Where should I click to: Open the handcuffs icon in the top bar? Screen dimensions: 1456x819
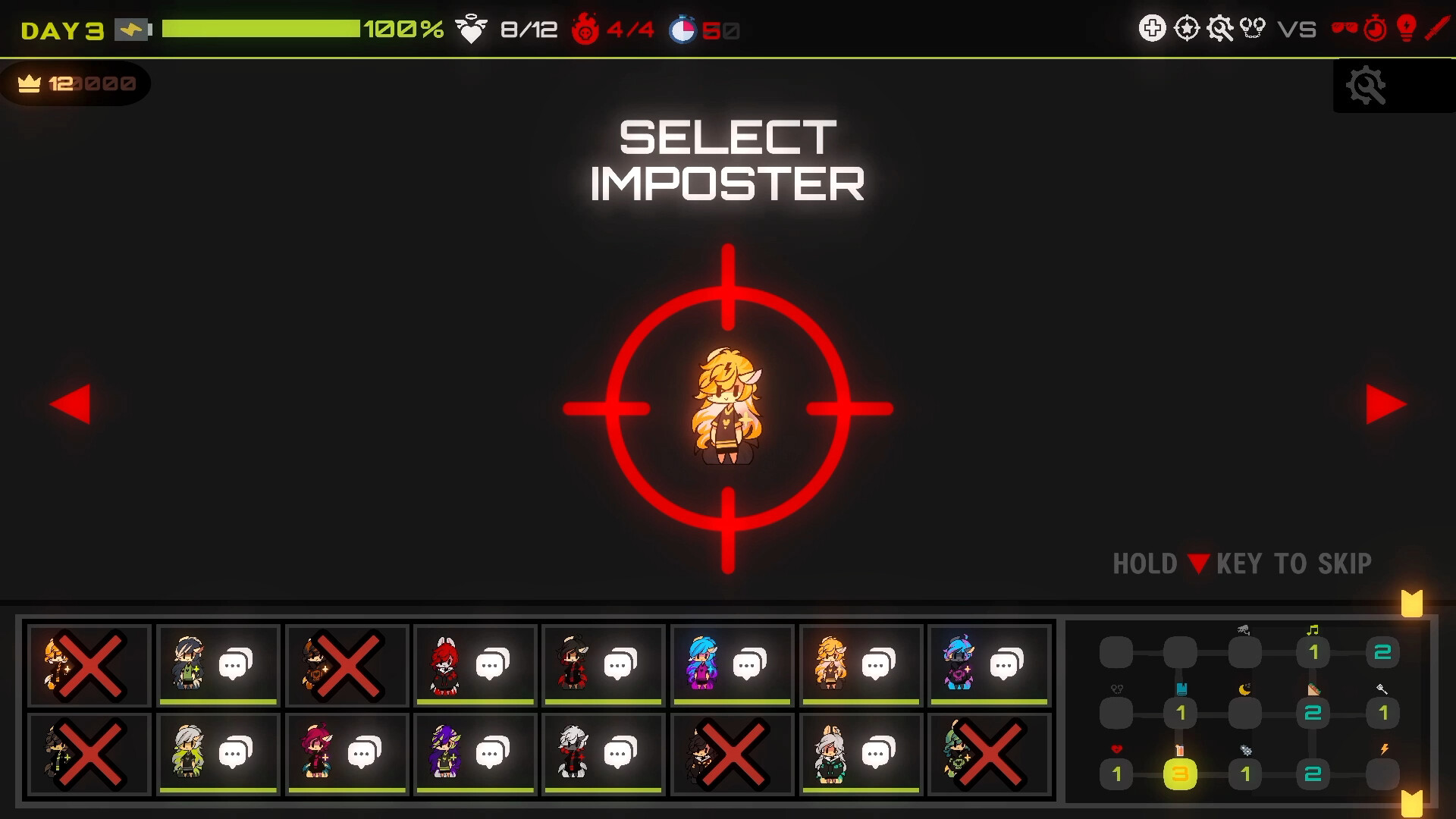tap(1253, 29)
